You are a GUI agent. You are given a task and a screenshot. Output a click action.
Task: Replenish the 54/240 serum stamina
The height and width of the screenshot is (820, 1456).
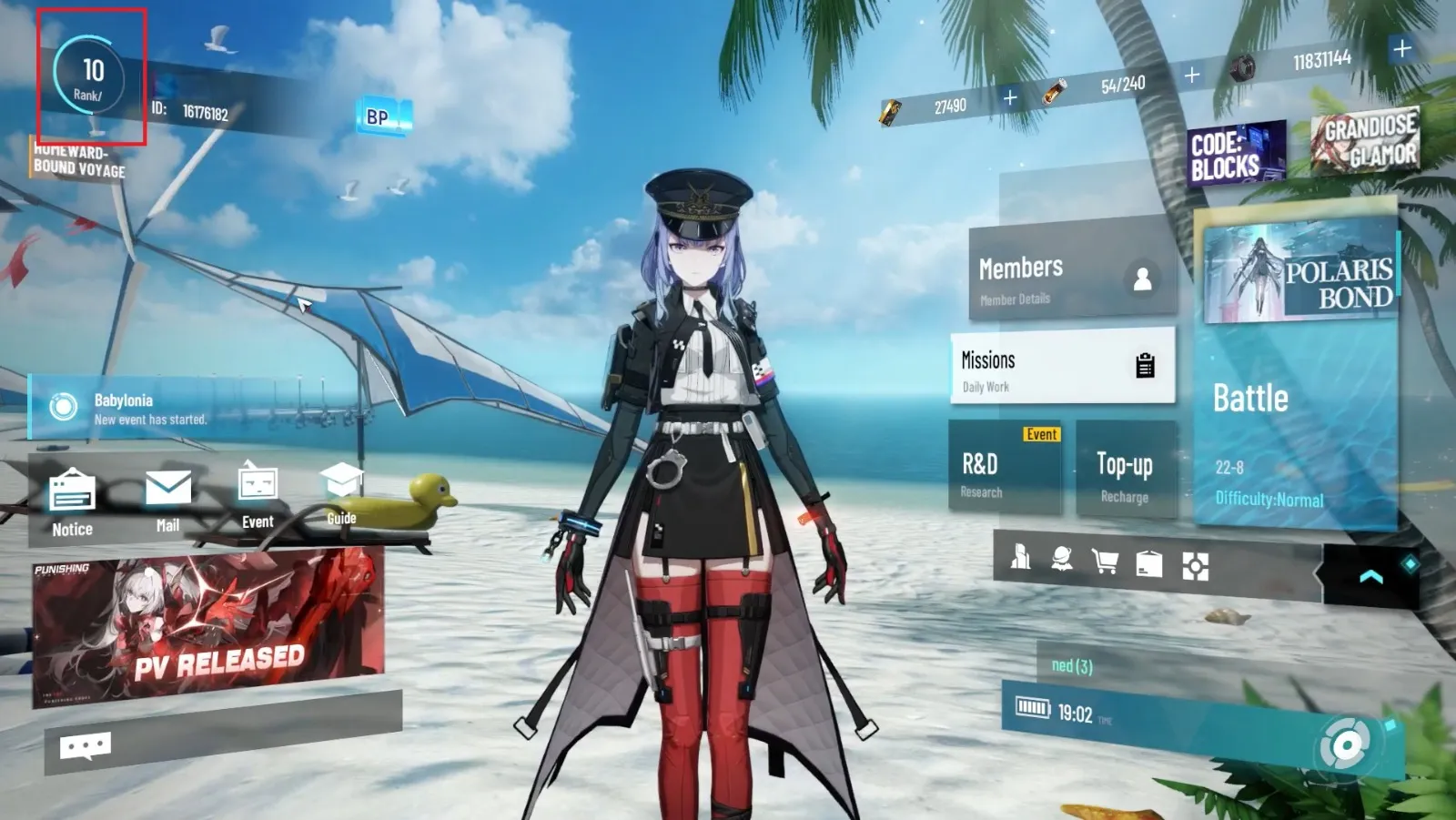click(1192, 76)
